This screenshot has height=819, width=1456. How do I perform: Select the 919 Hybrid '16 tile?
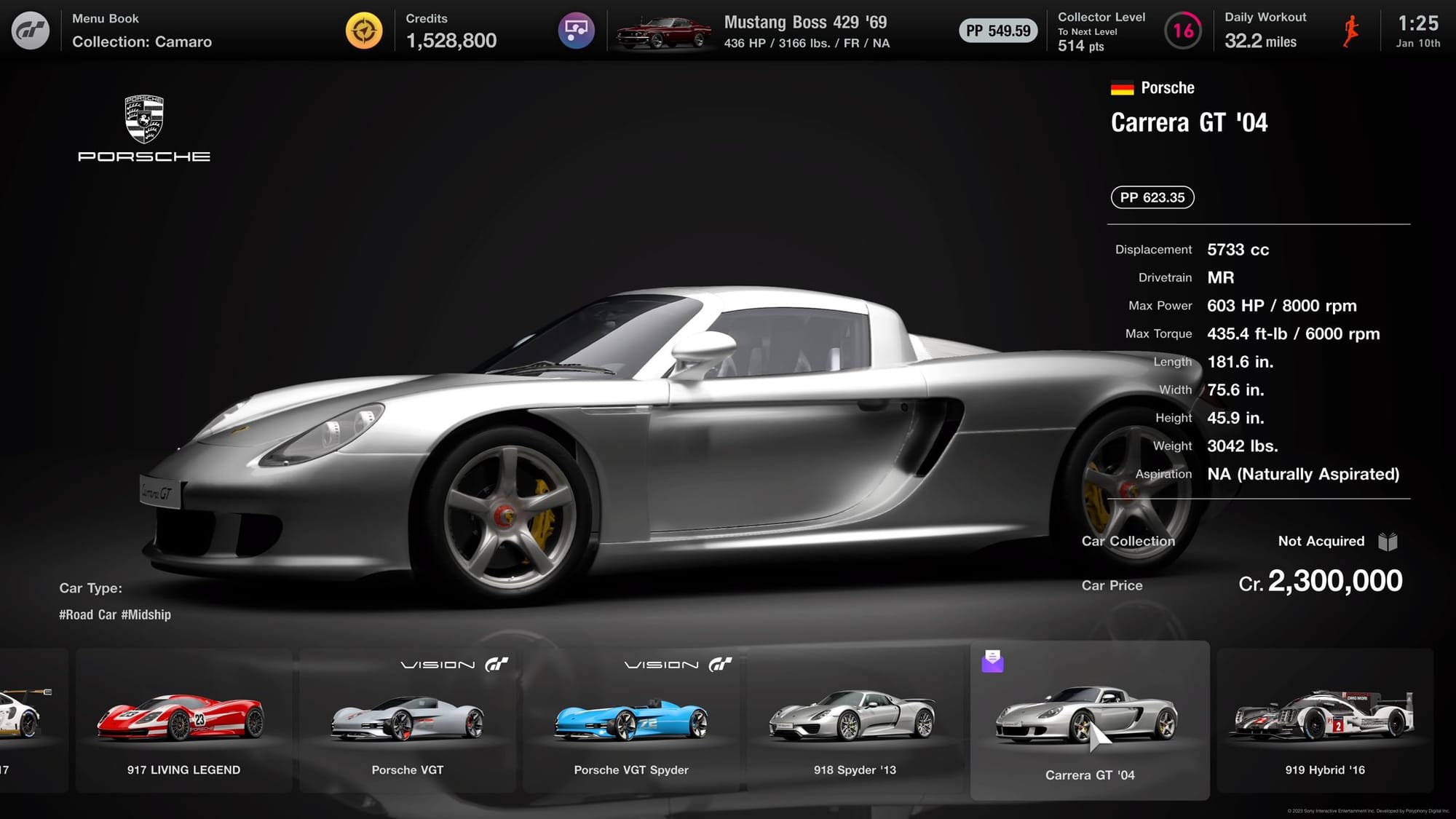1324,720
